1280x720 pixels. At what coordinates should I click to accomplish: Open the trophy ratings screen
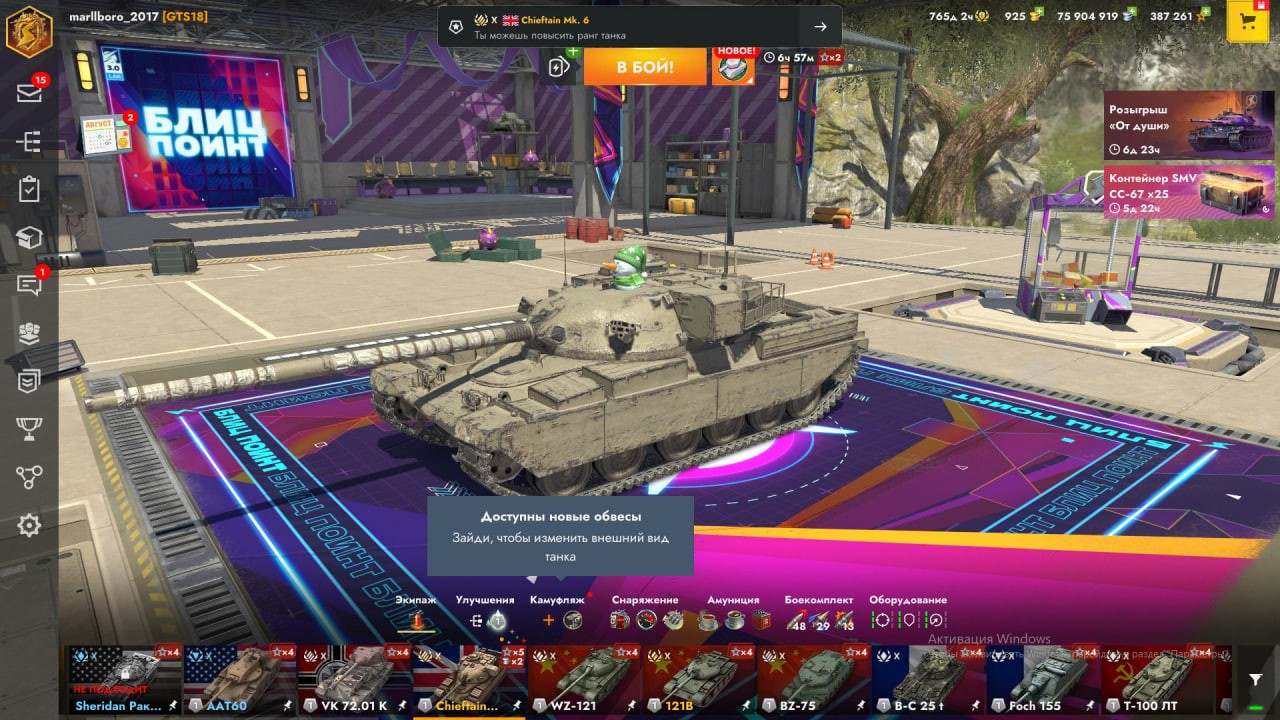[29, 429]
